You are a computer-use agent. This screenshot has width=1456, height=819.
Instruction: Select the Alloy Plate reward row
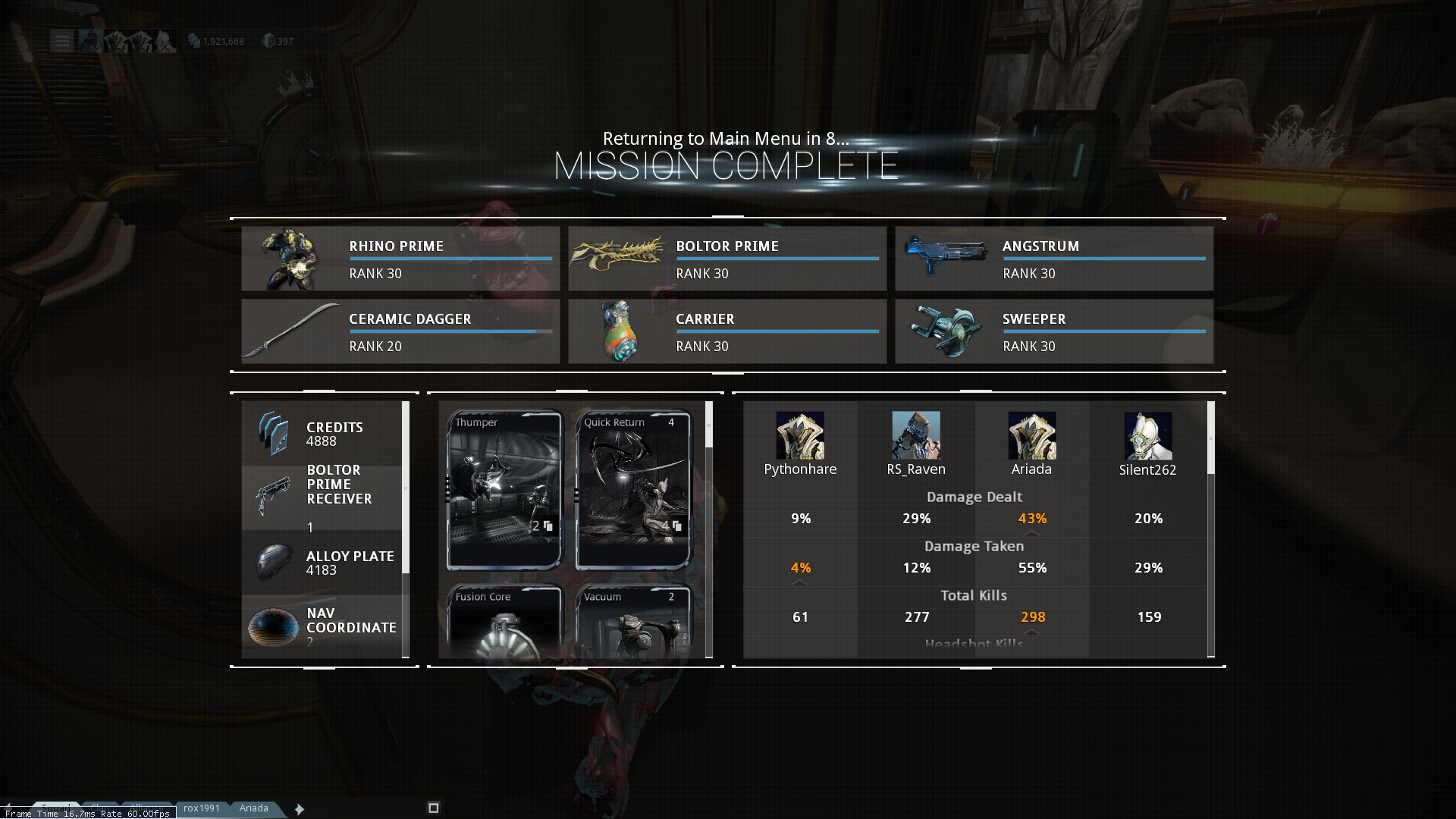[322, 562]
